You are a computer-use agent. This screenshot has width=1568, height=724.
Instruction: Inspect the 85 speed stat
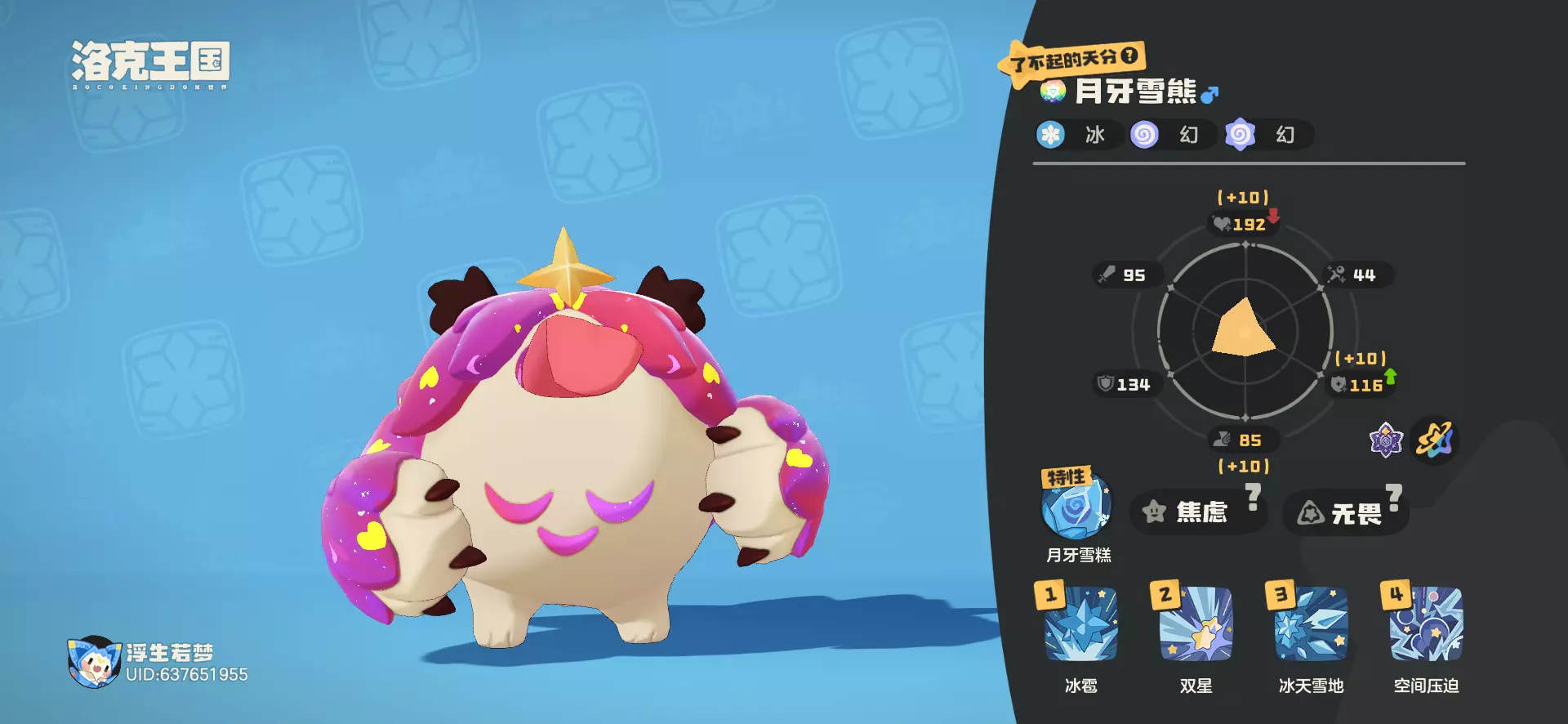(1243, 440)
